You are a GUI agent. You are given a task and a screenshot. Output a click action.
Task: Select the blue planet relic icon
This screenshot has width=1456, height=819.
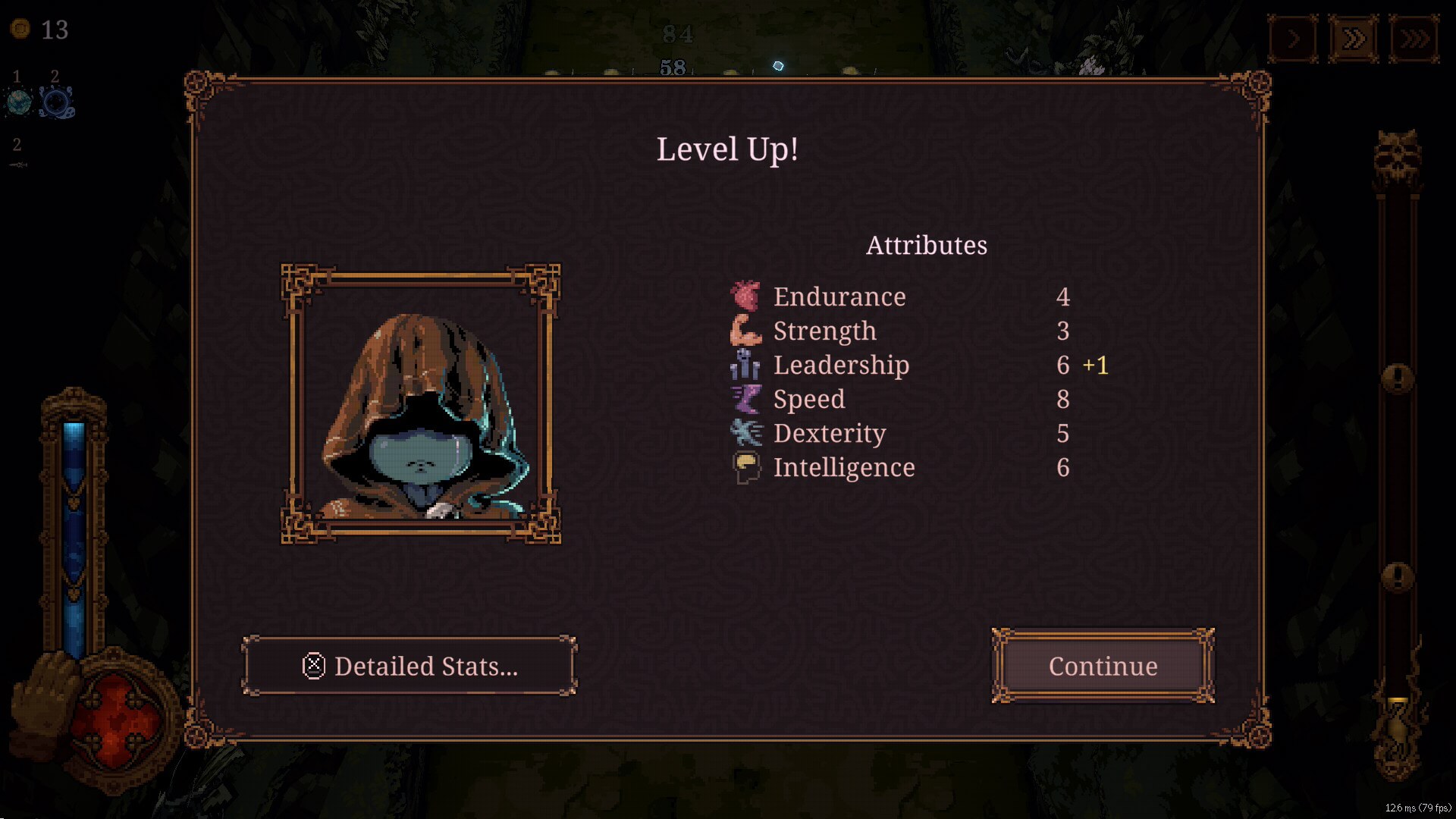(x=19, y=102)
